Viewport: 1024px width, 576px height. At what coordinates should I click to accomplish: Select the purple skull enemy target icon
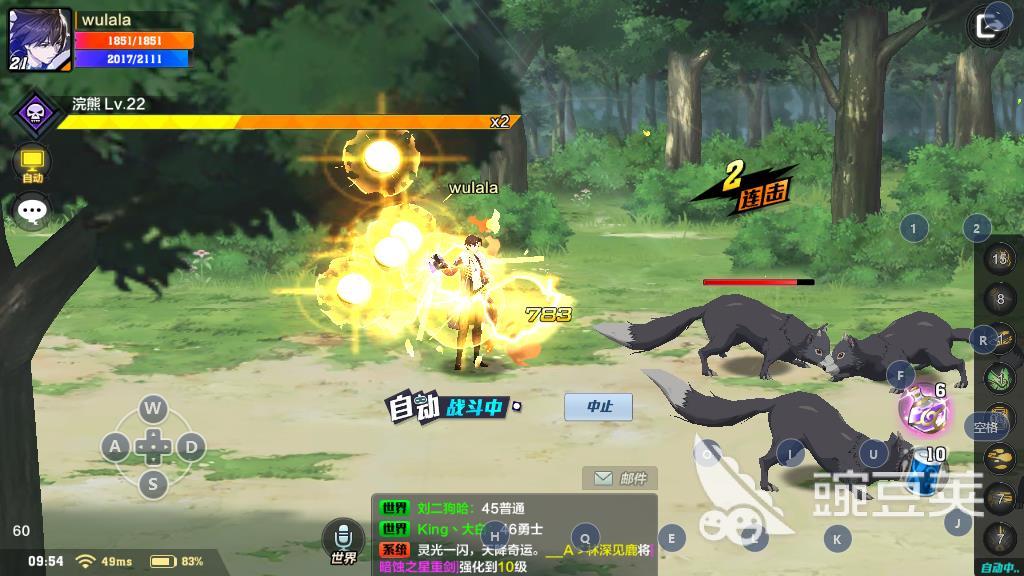tap(35, 114)
